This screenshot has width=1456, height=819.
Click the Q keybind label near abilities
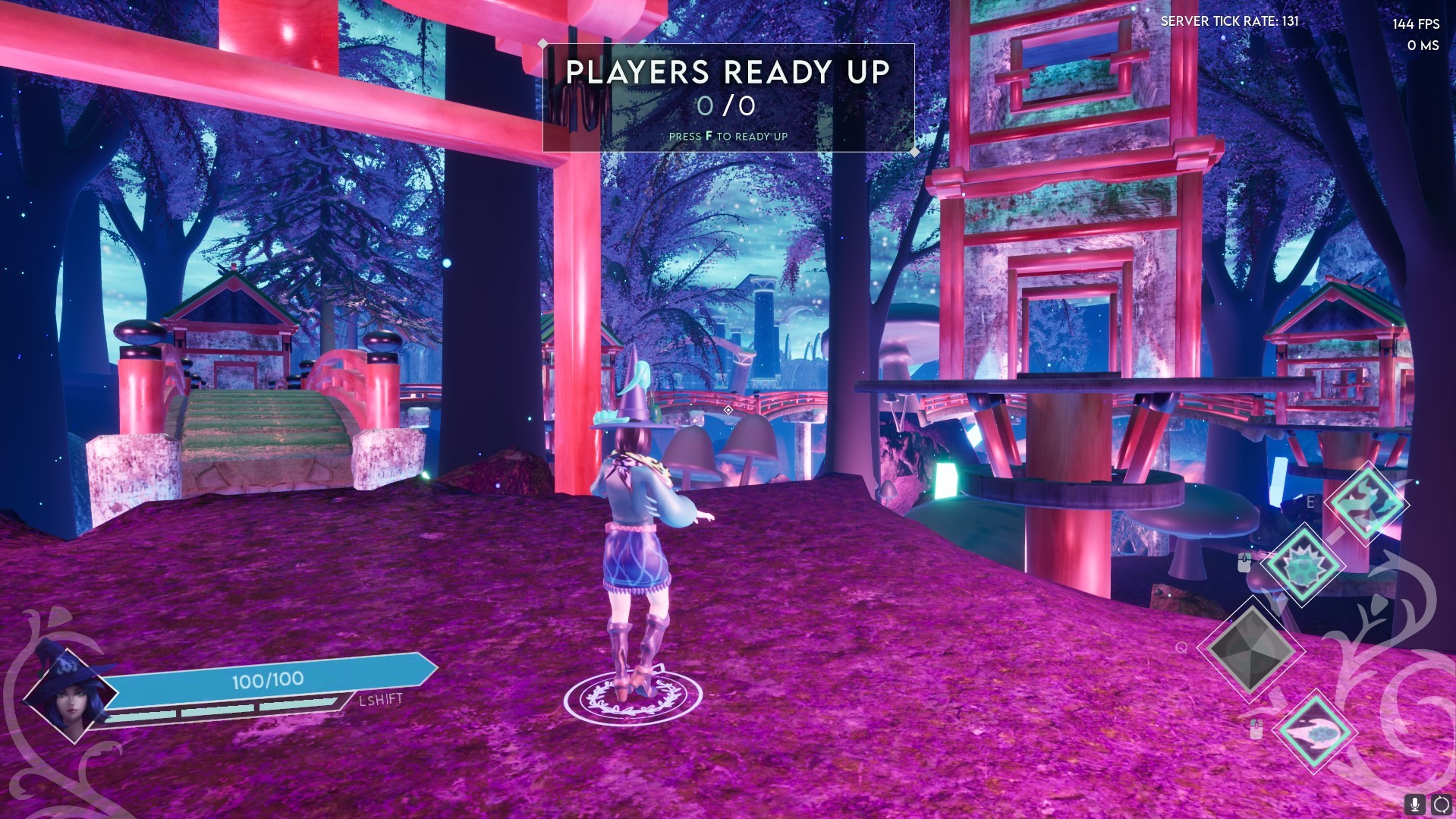pos(1181,647)
